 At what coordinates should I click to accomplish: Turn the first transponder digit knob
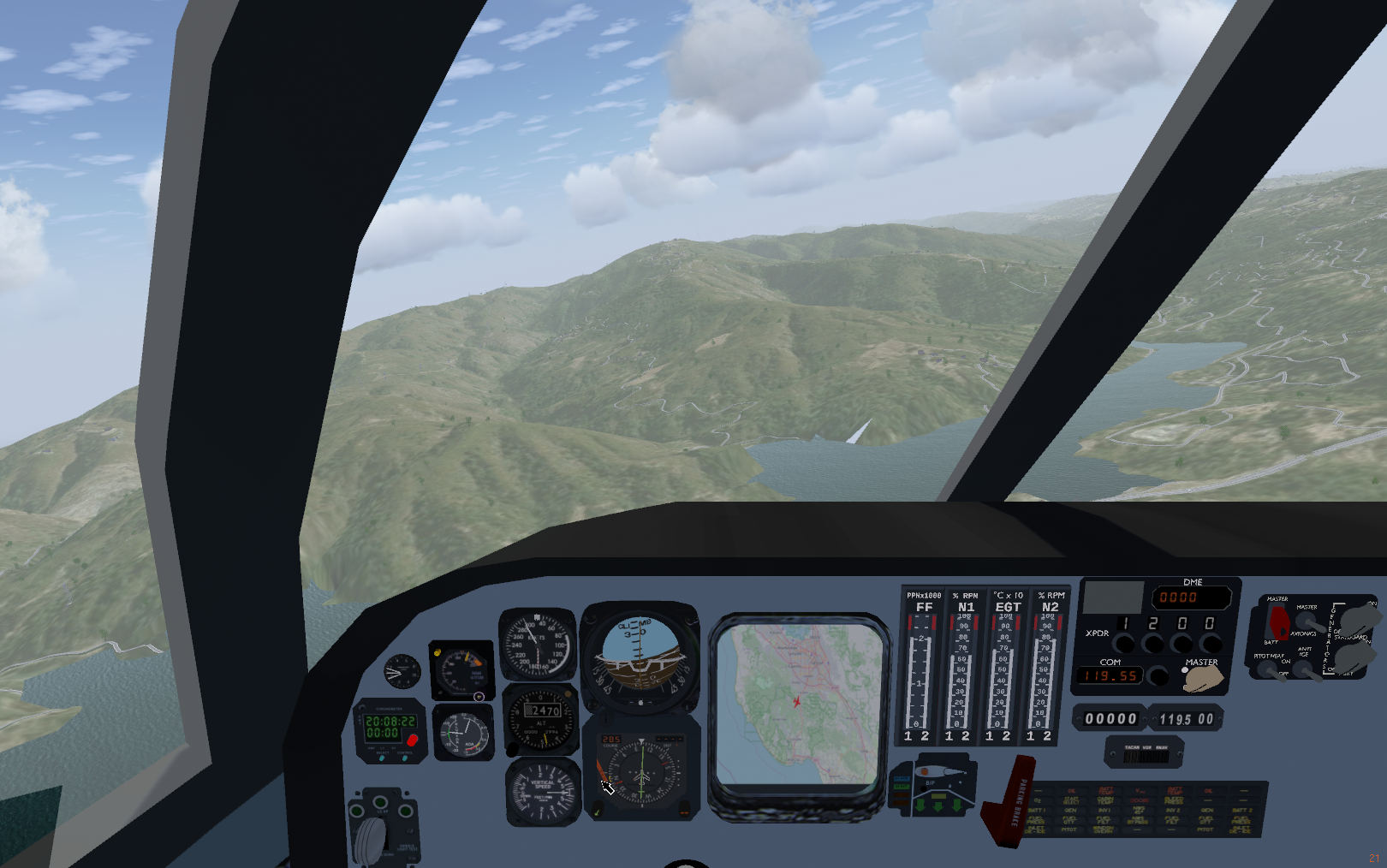coord(1123,642)
